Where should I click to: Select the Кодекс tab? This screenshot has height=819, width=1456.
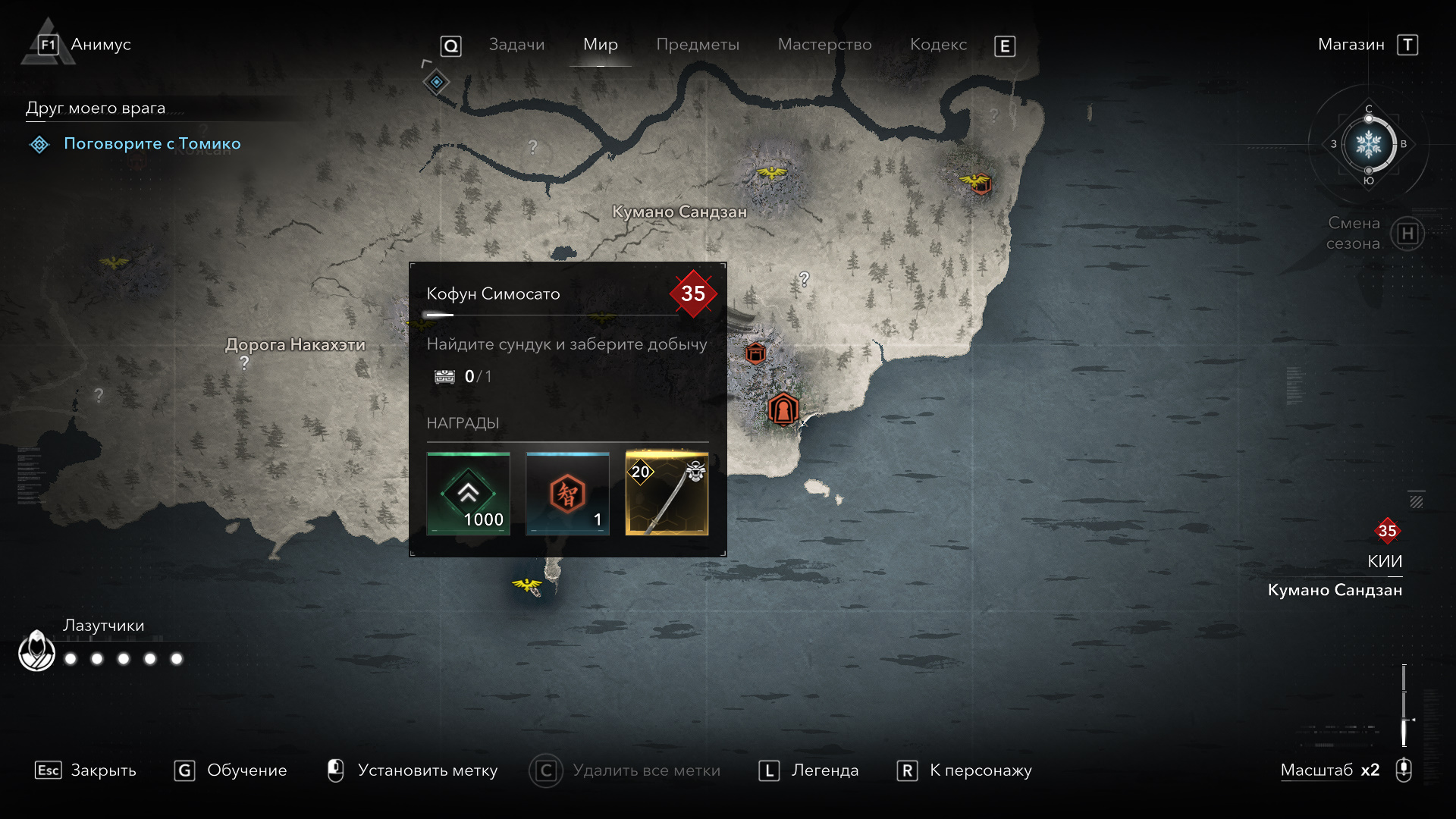tap(938, 45)
